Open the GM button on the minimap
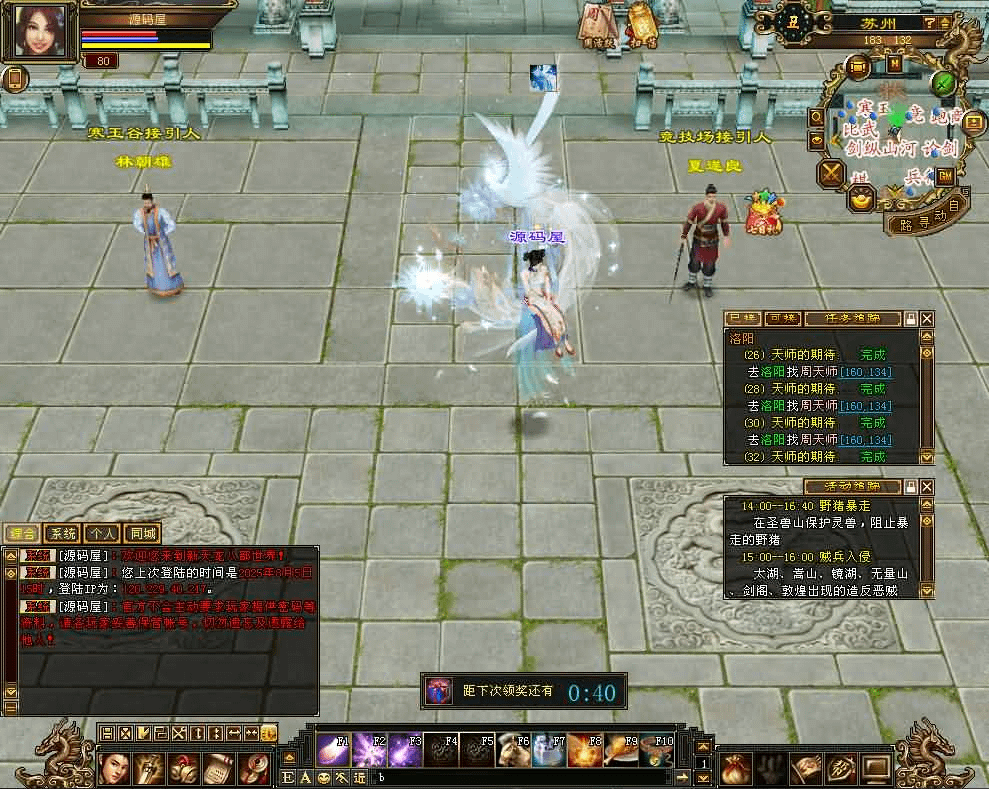Image resolution: width=989 pixels, height=789 pixels. tap(944, 176)
